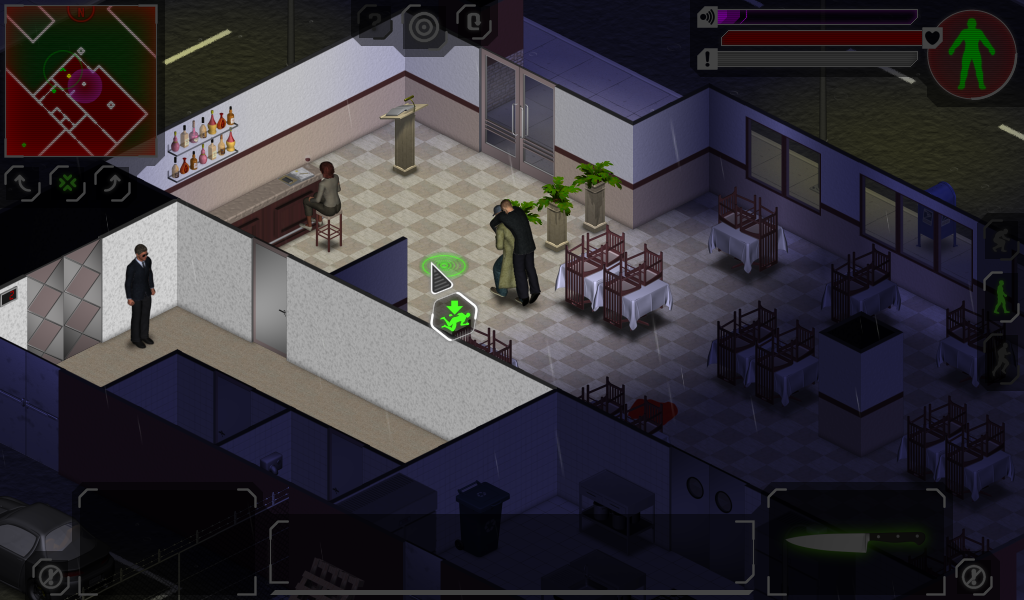Select the kitchen knife weapon slot
1024x600 pixels.
(854, 541)
